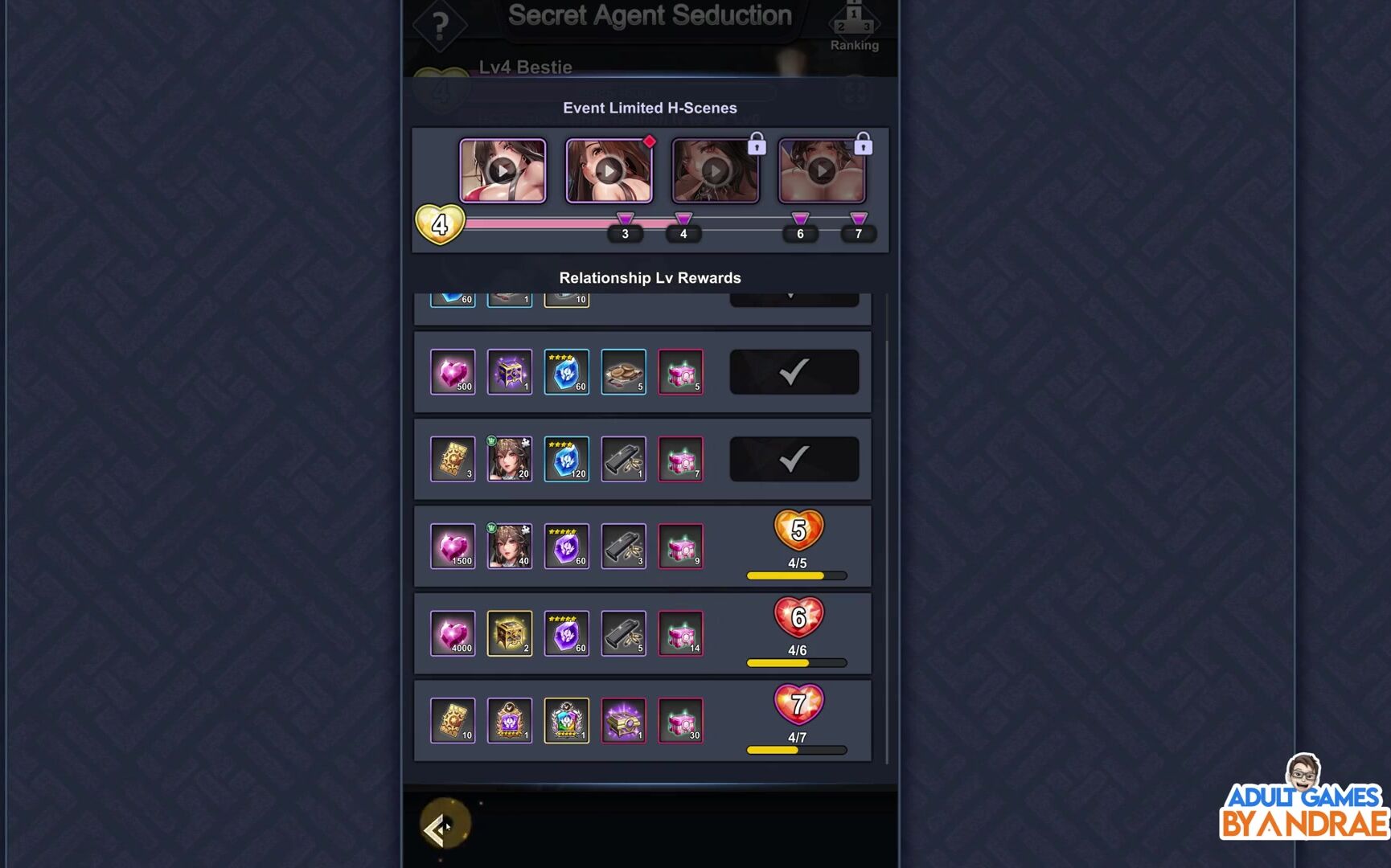This screenshot has width=1391, height=868.
Task: Inspect the purple glowing chest reward
Action: (624, 721)
